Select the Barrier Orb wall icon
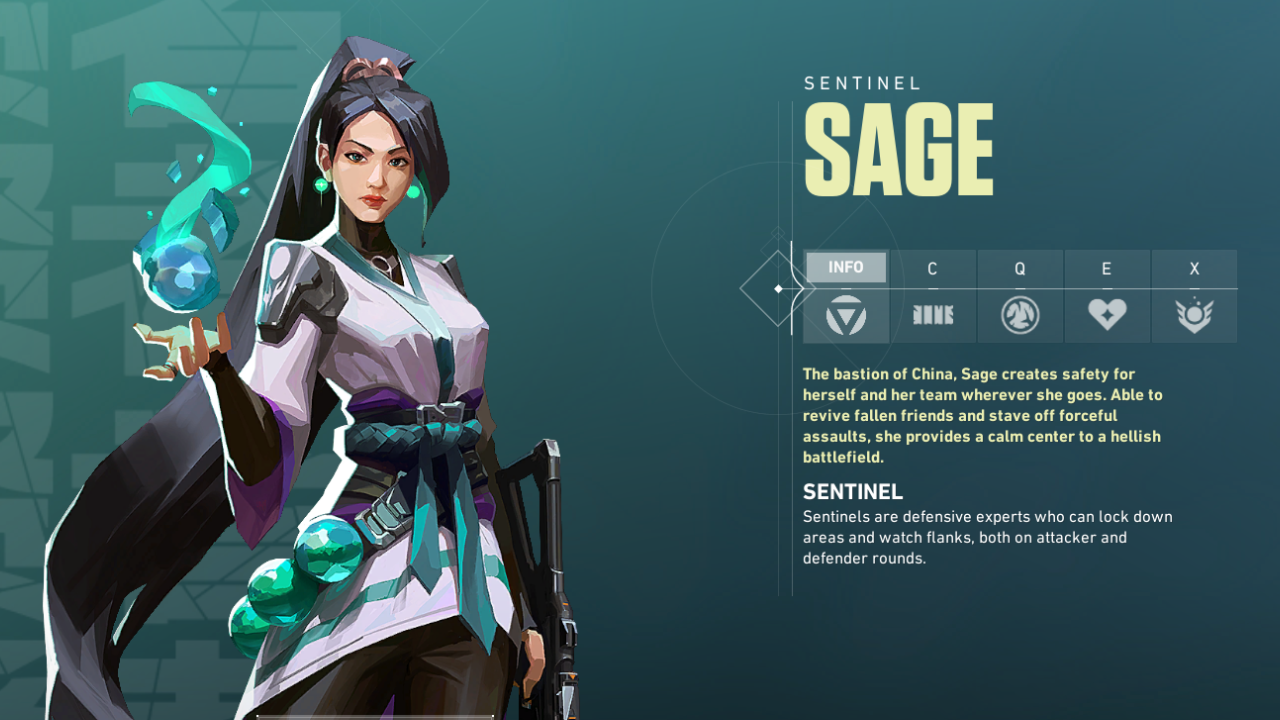Viewport: 1280px width, 720px height. click(x=932, y=314)
